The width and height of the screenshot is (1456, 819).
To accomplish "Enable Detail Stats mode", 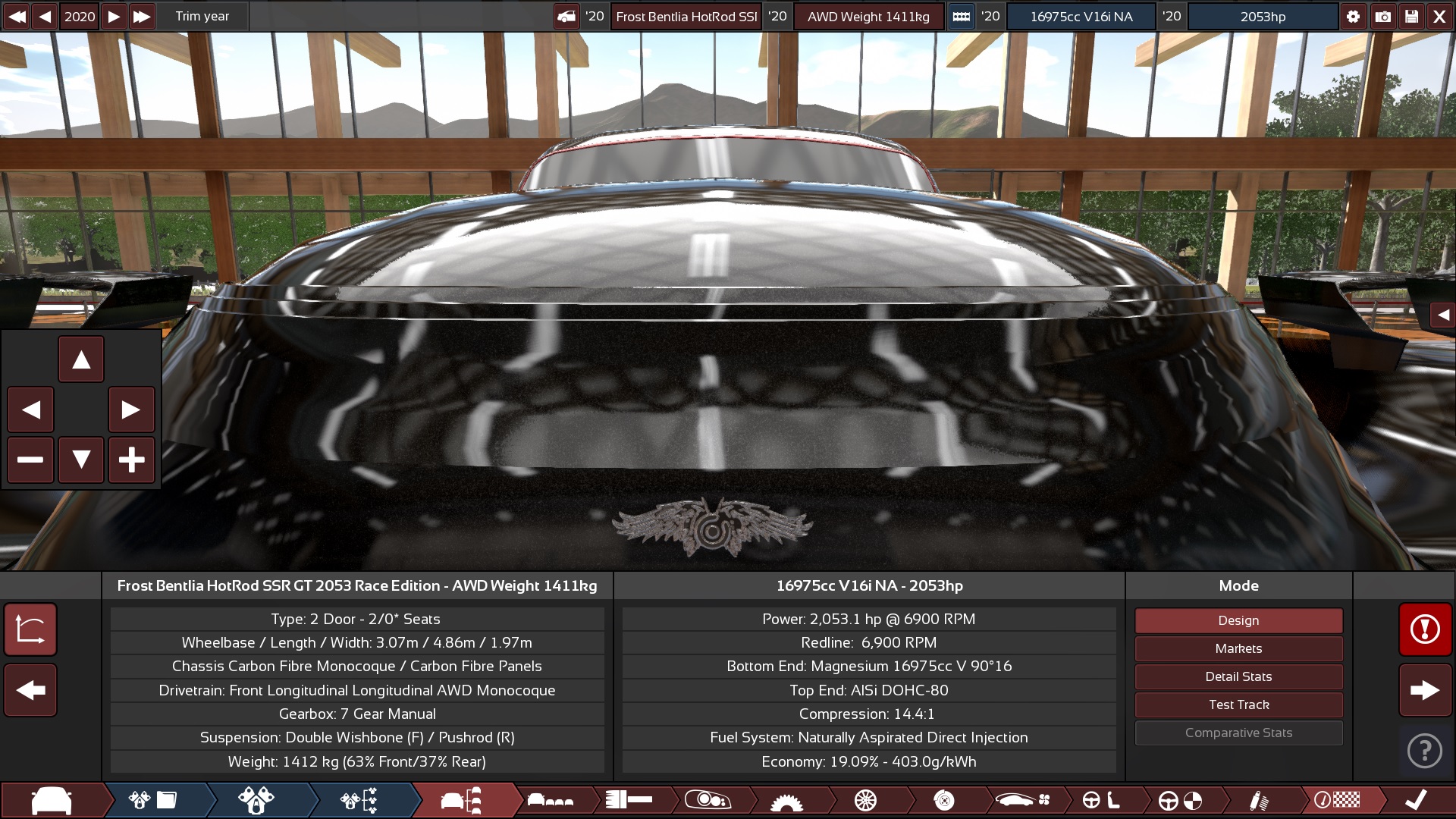I will tap(1238, 676).
